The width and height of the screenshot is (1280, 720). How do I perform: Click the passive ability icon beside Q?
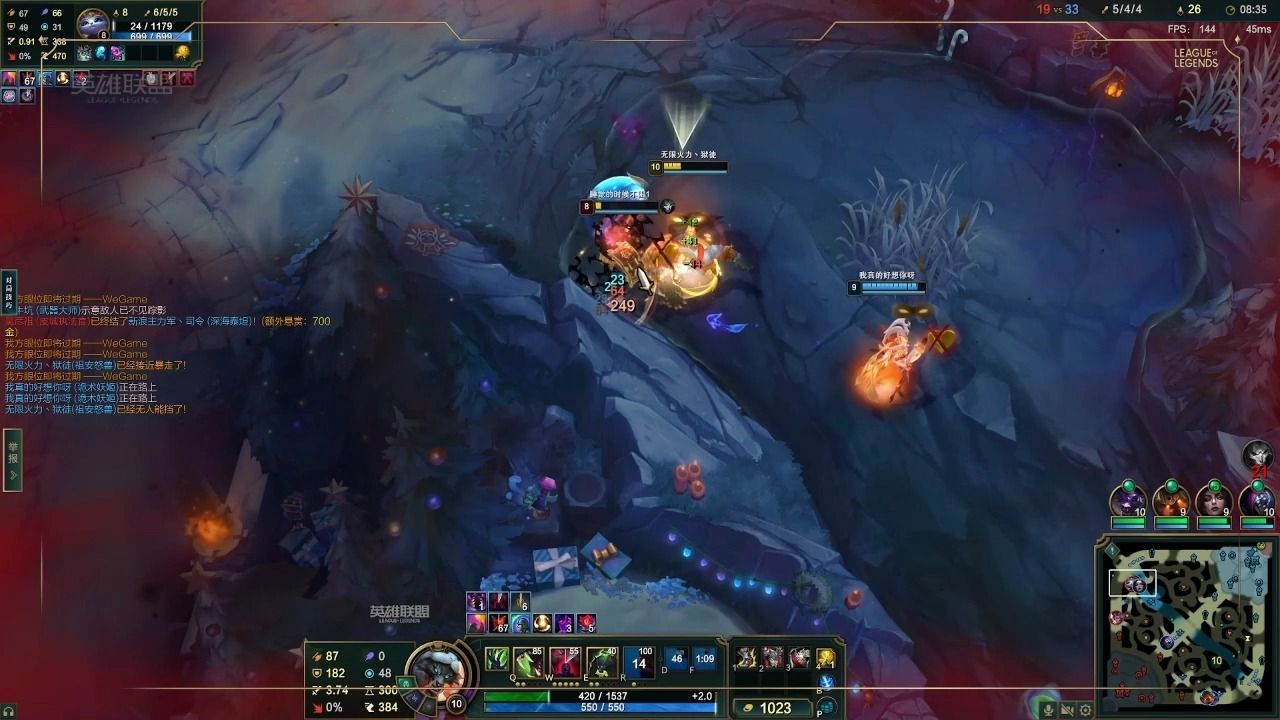(x=496, y=660)
